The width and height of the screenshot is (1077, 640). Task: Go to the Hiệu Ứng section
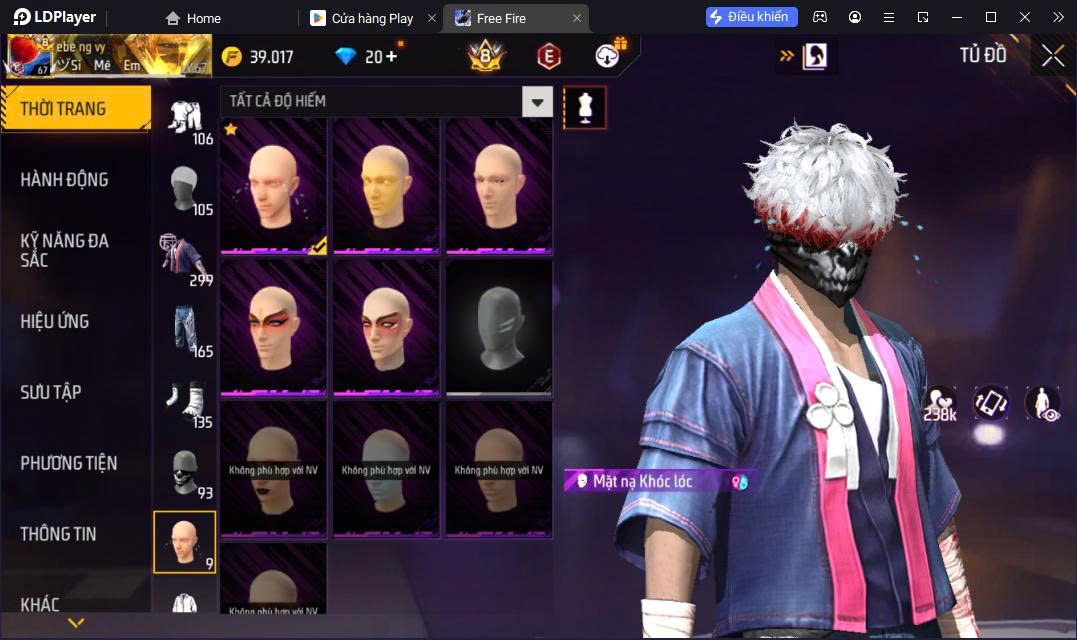[x=55, y=321]
